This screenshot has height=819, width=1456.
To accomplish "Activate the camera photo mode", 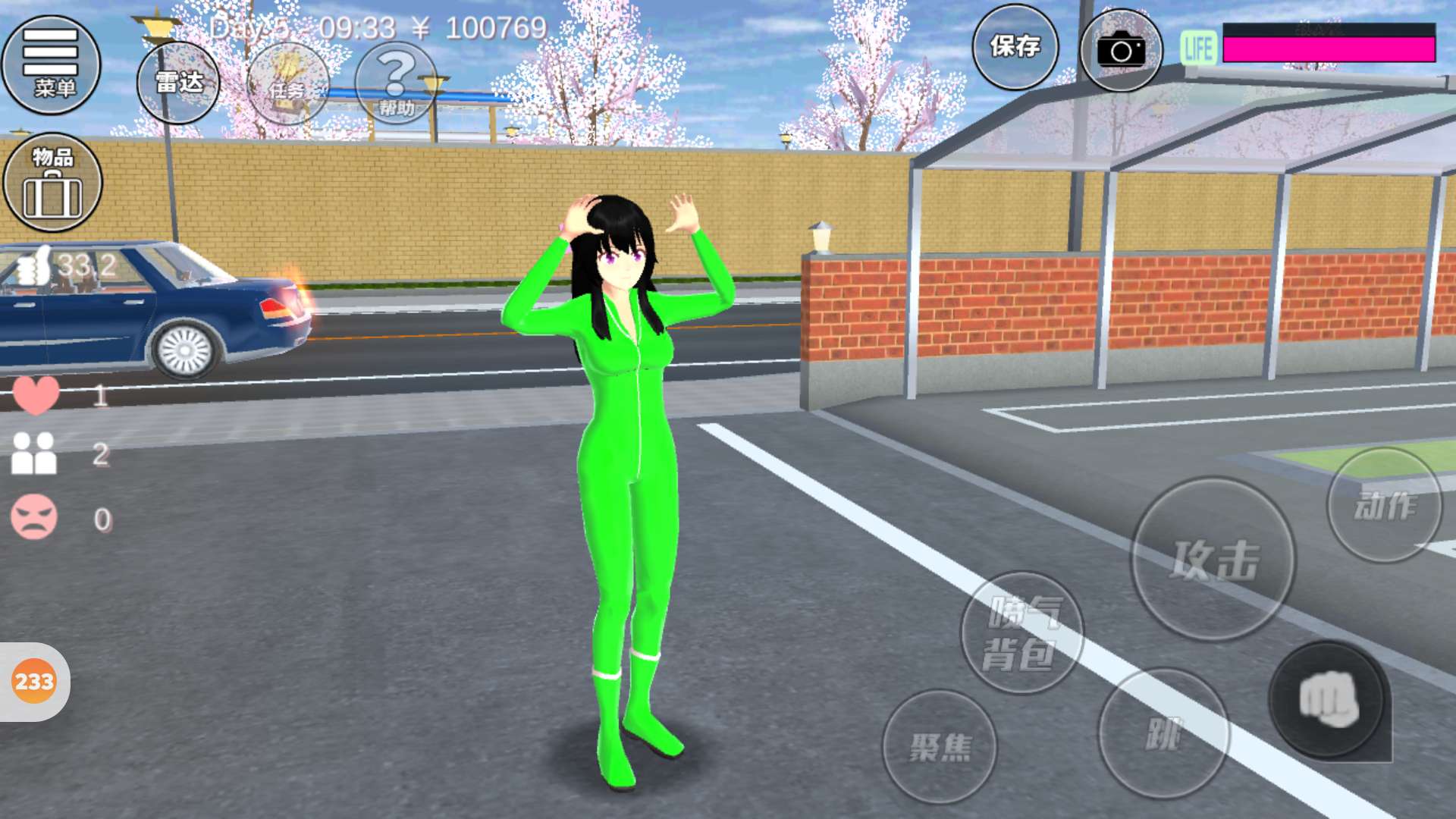I will point(1121,50).
